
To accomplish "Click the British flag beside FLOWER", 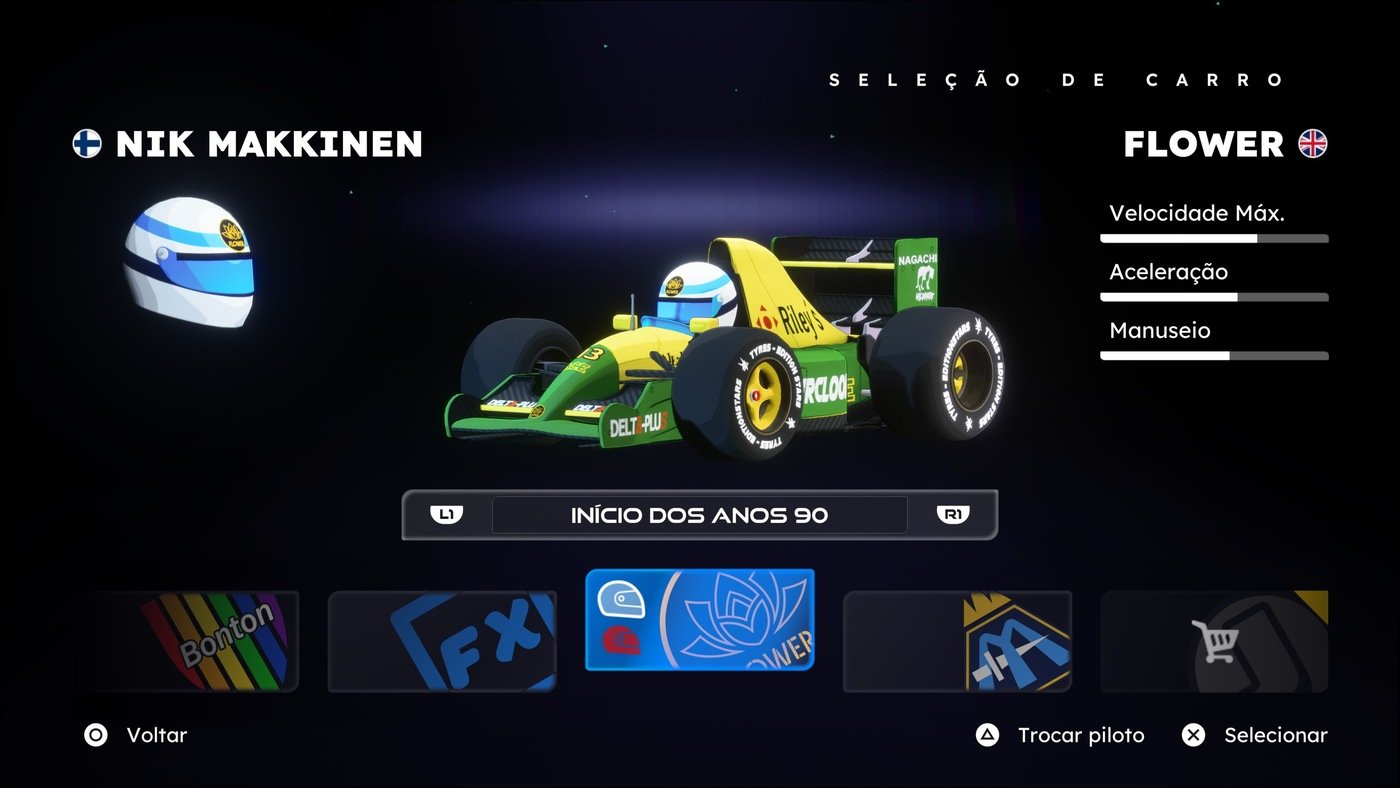I will click(x=1314, y=144).
